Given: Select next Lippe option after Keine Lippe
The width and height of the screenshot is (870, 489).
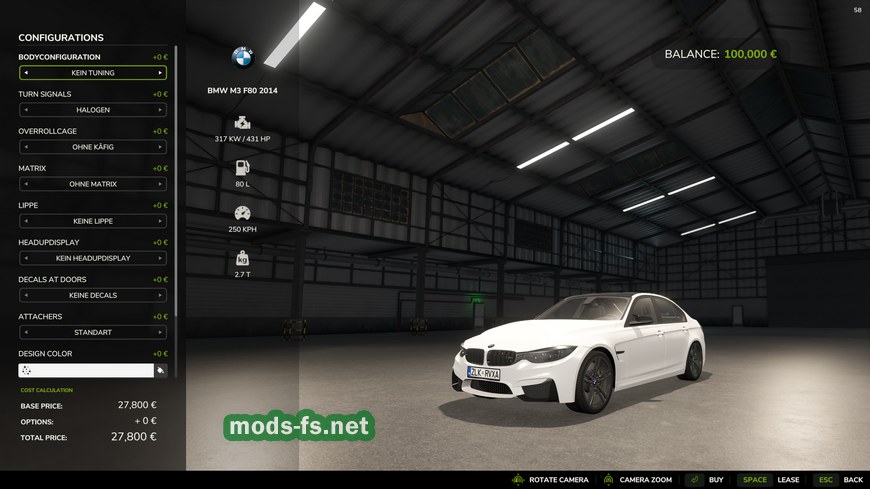Looking at the screenshot, I should 160,221.
